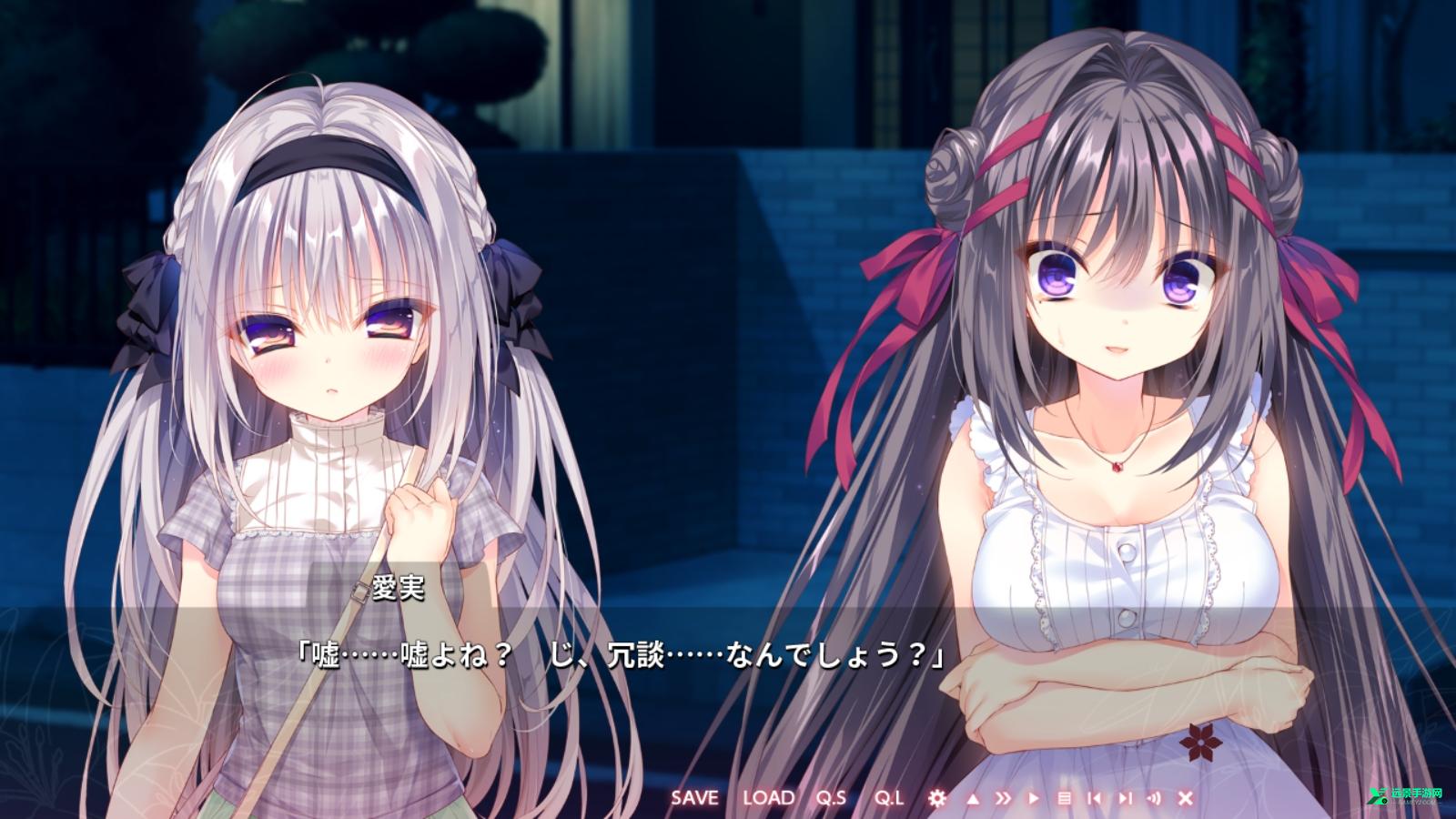Click the double-arrow fast-forward icon
1456x819 pixels.
point(1003,798)
